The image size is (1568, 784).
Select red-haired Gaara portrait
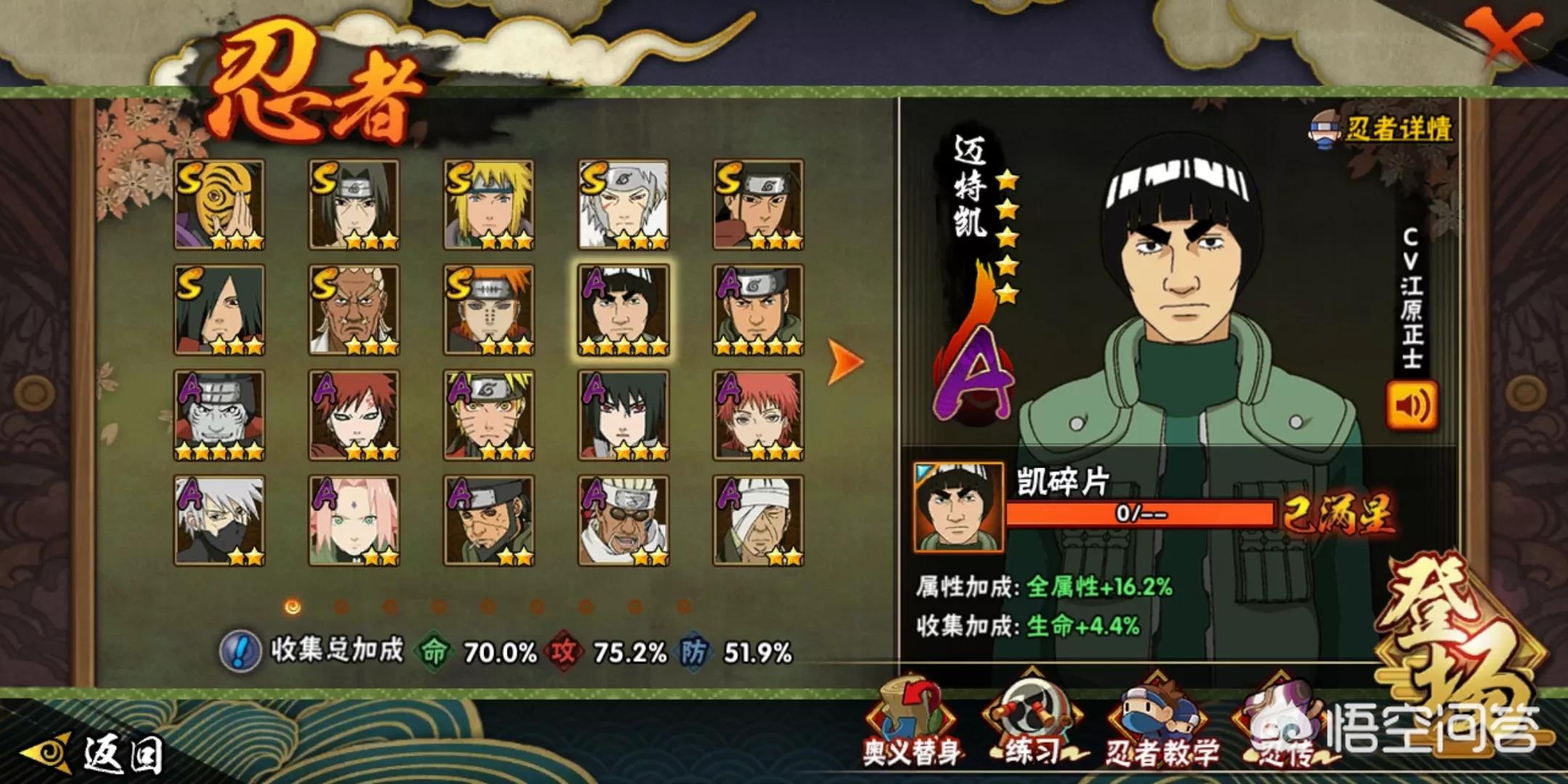(x=354, y=415)
